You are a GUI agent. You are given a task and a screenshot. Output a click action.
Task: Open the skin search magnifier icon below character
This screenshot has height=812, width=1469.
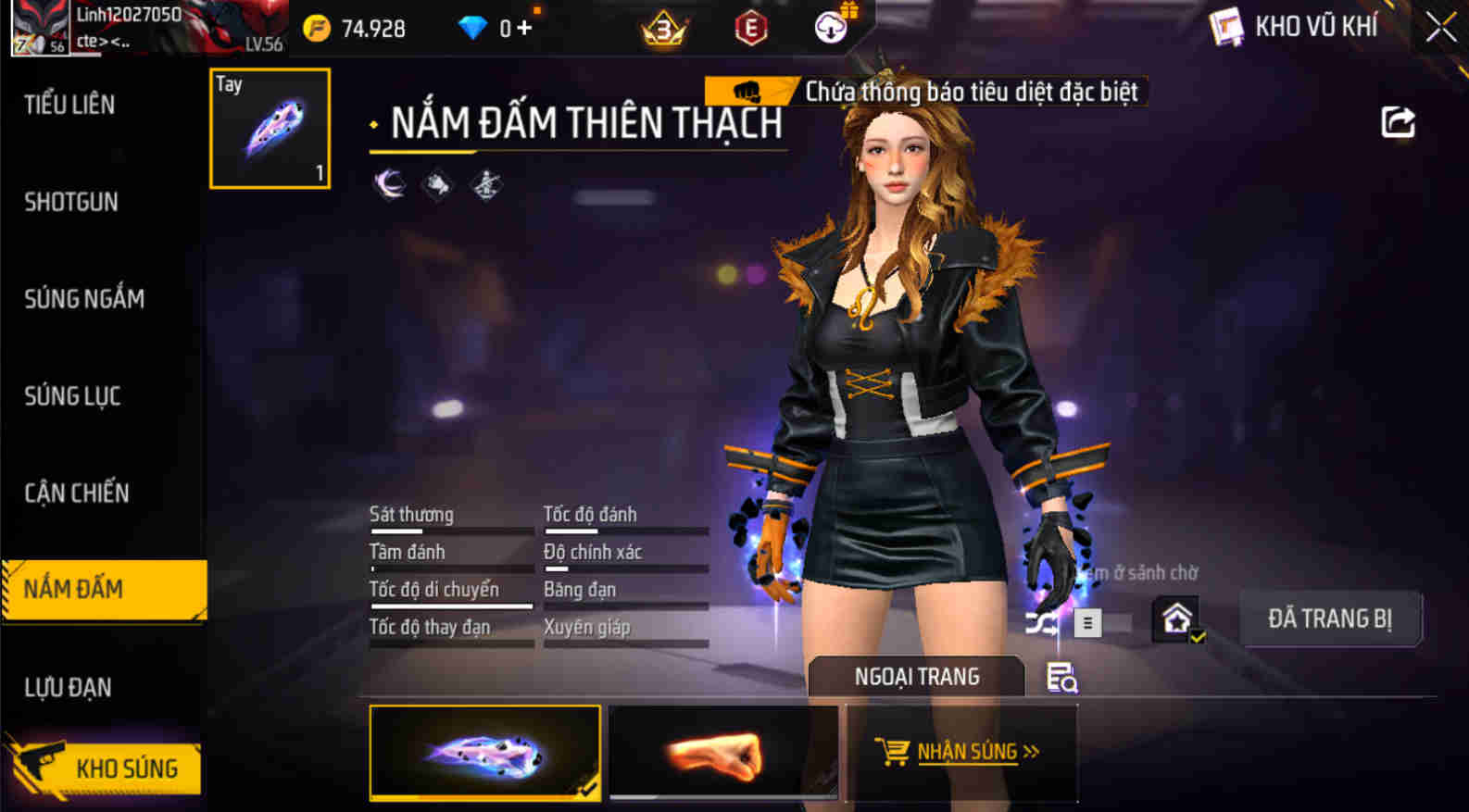pos(1063,678)
